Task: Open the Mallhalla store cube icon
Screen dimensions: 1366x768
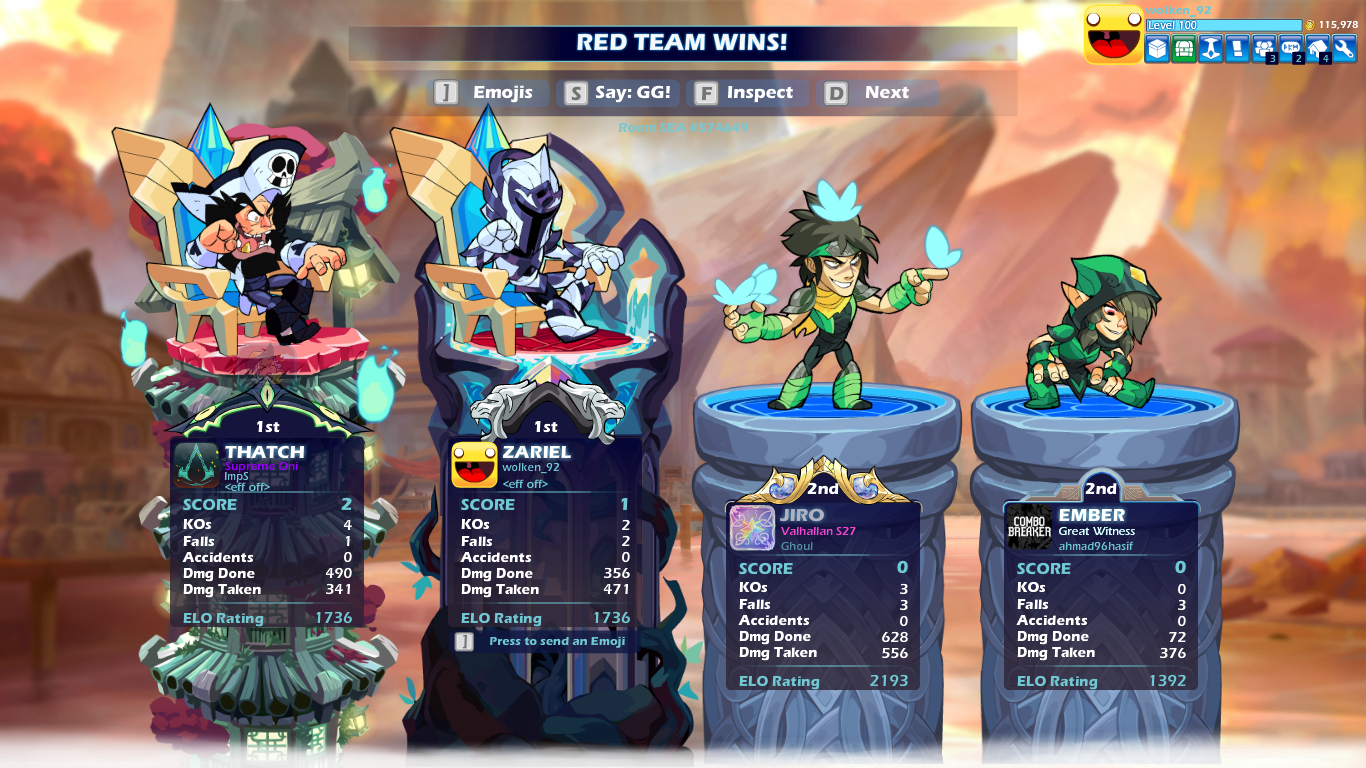Action: 1157,47
